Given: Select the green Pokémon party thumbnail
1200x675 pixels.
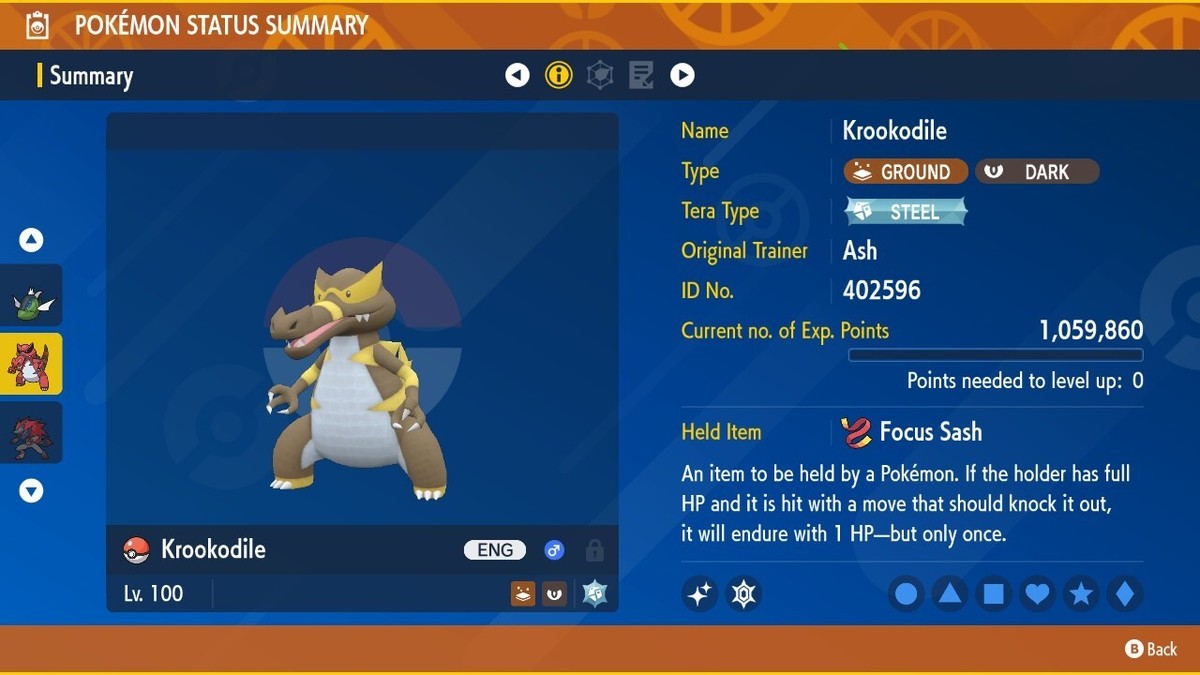Looking at the screenshot, I should (32, 296).
